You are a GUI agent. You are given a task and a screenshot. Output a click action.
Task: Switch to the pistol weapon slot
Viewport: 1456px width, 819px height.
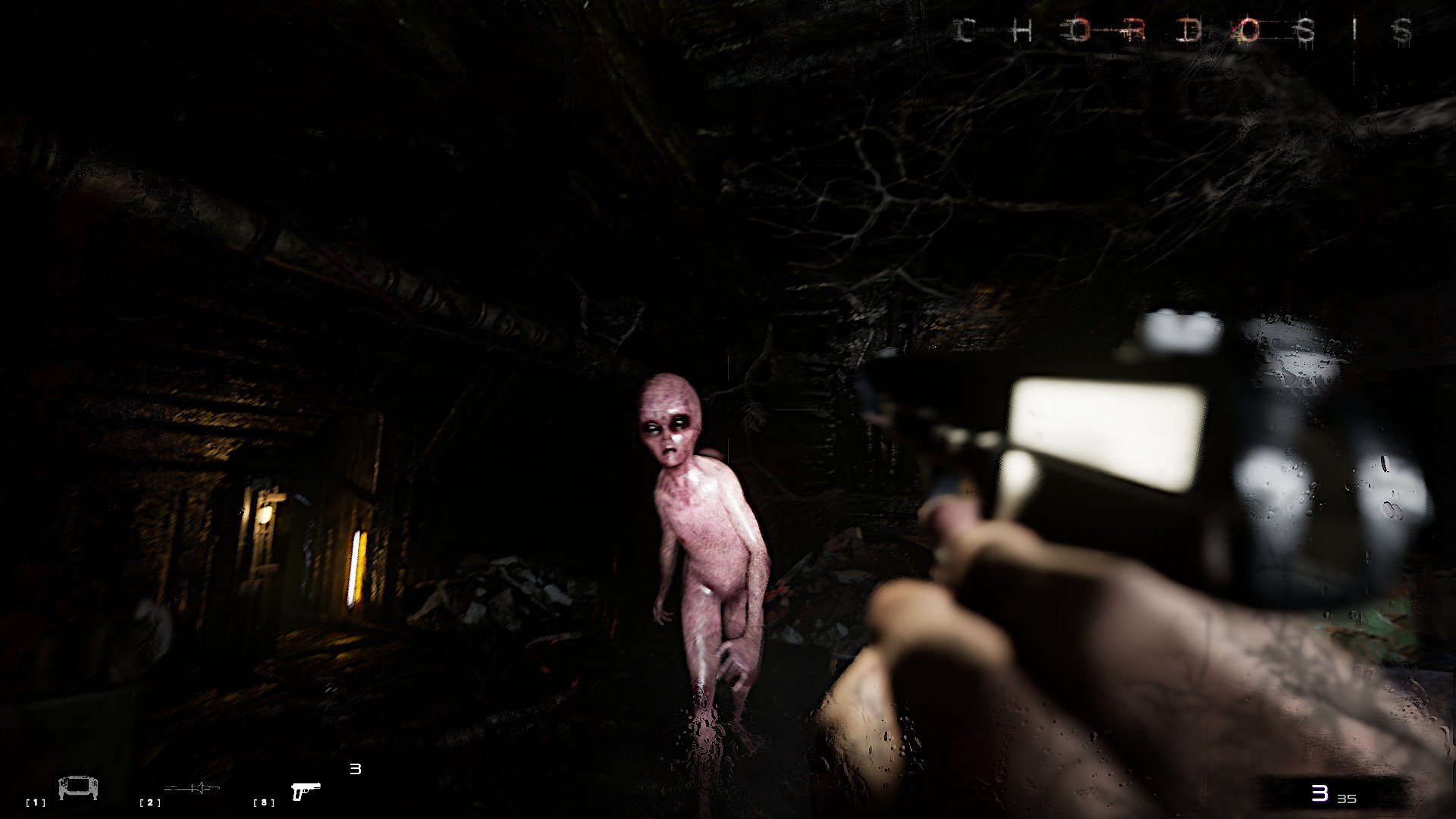(x=306, y=791)
